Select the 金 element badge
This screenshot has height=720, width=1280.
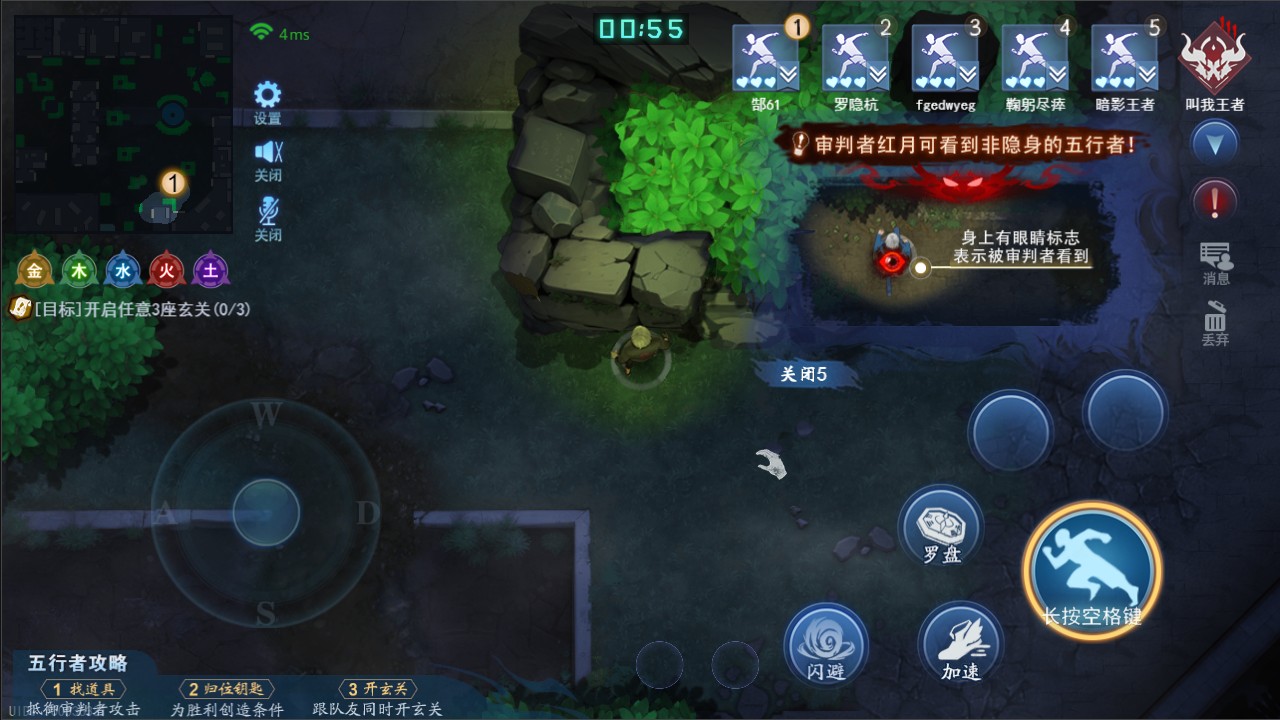pyautogui.click(x=35, y=270)
